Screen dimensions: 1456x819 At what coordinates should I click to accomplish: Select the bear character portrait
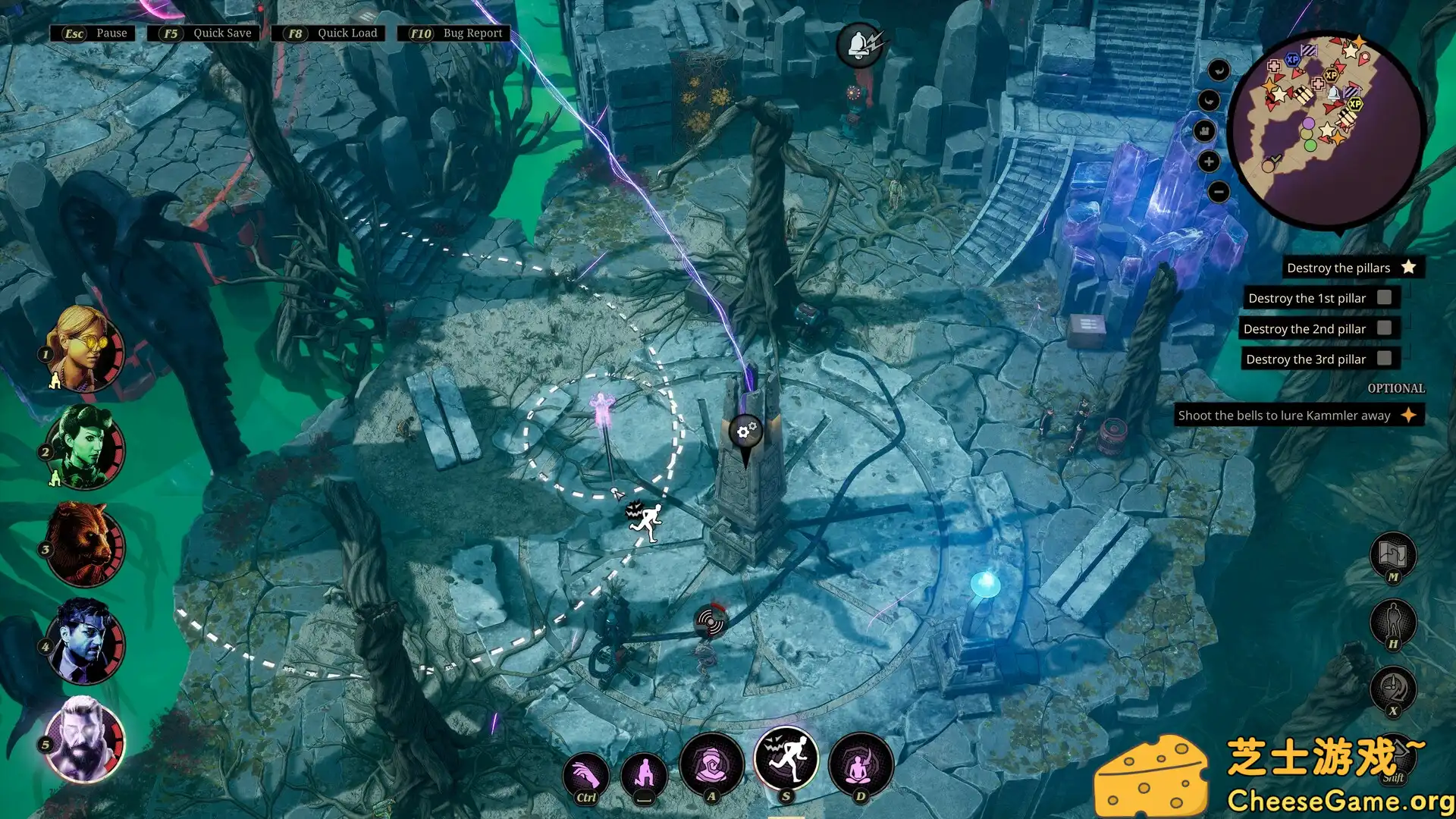(84, 544)
